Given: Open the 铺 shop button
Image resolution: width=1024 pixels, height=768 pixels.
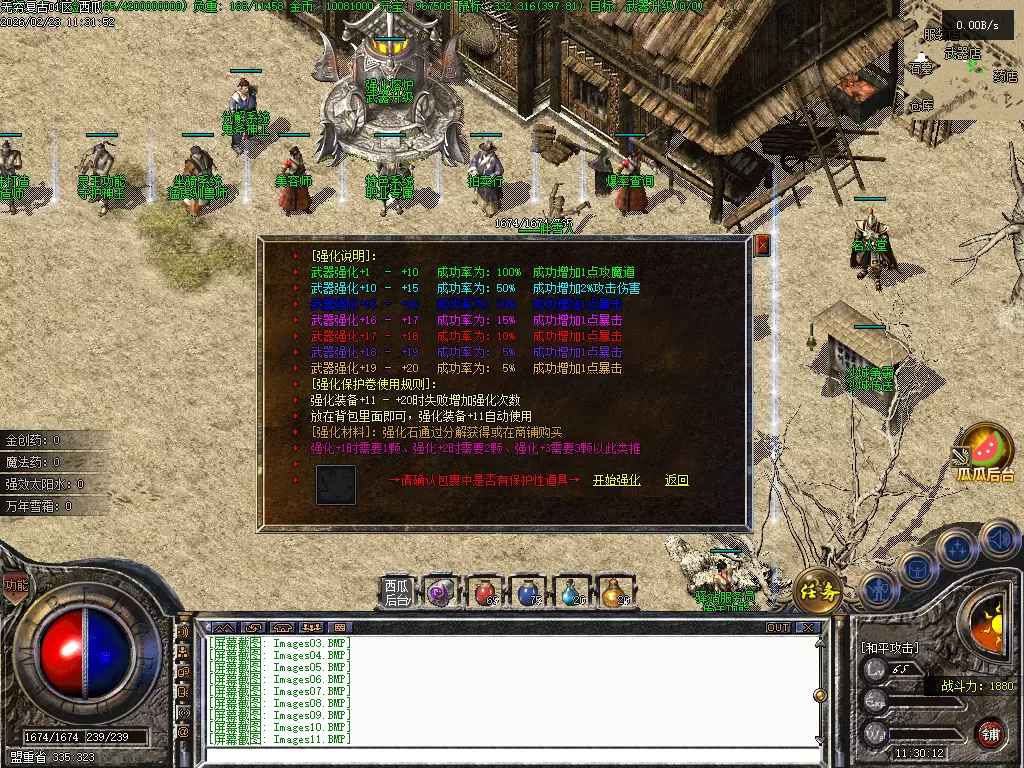Looking at the screenshot, I should (990, 733).
